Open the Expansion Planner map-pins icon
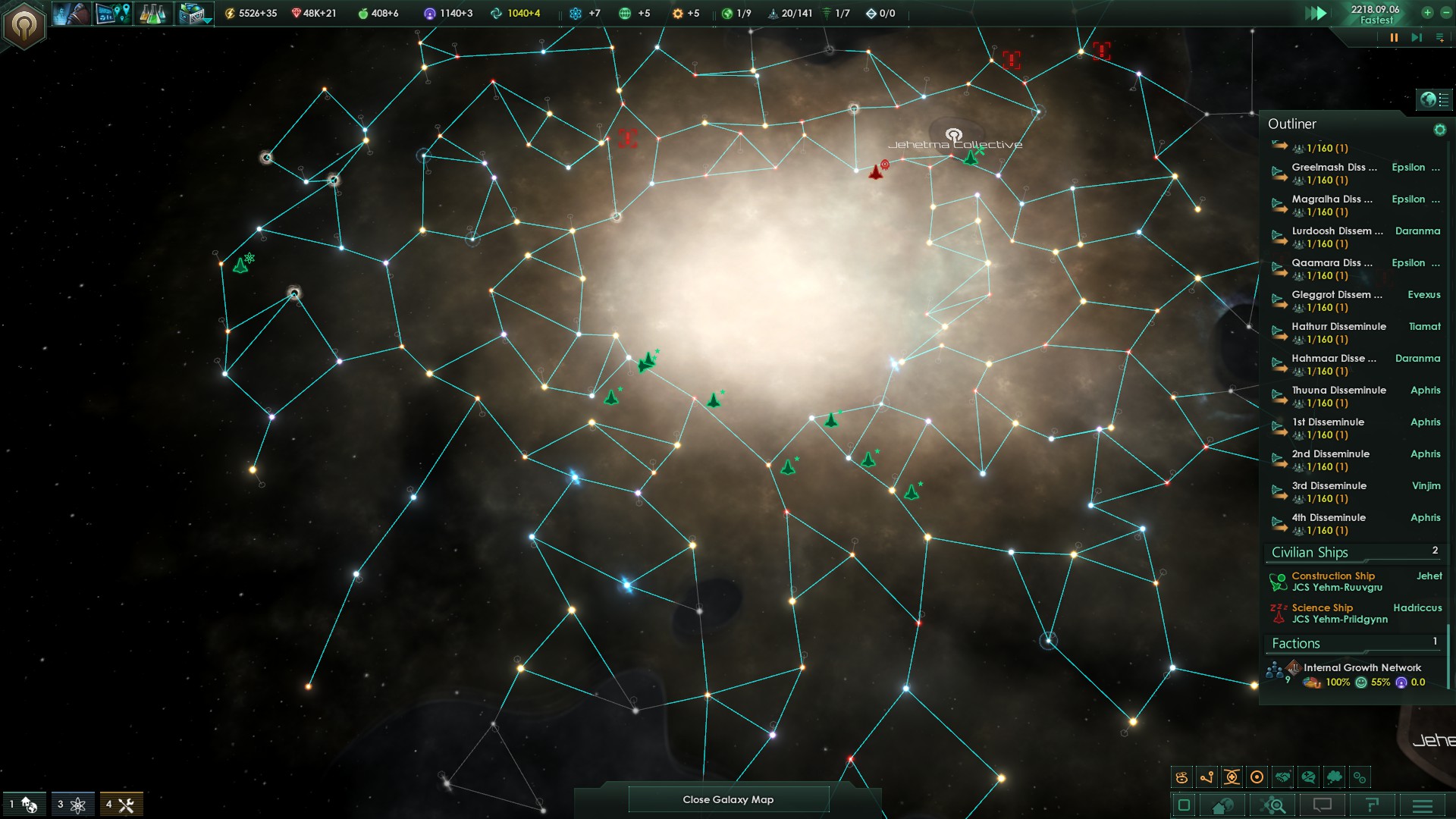Image resolution: width=1456 pixels, height=819 pixels. (x=111, y=13)
